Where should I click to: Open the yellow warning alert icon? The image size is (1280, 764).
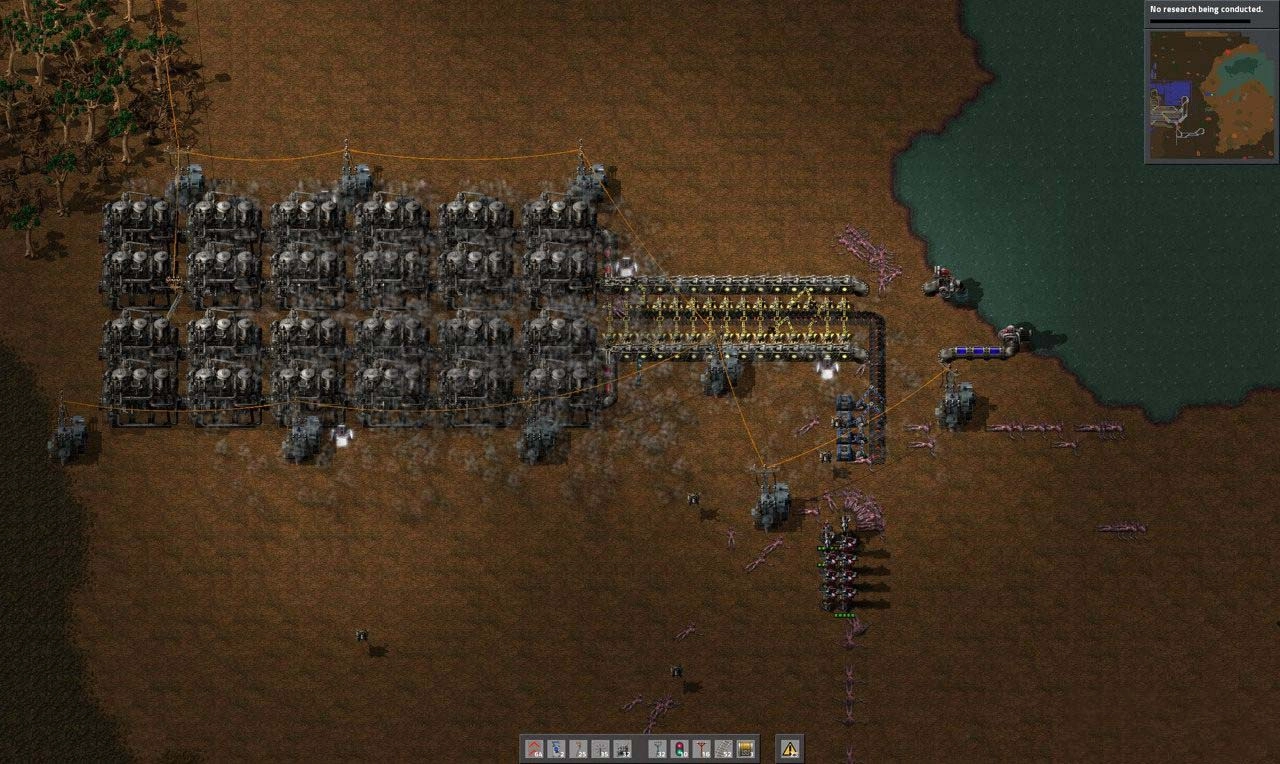click(790, 748)
